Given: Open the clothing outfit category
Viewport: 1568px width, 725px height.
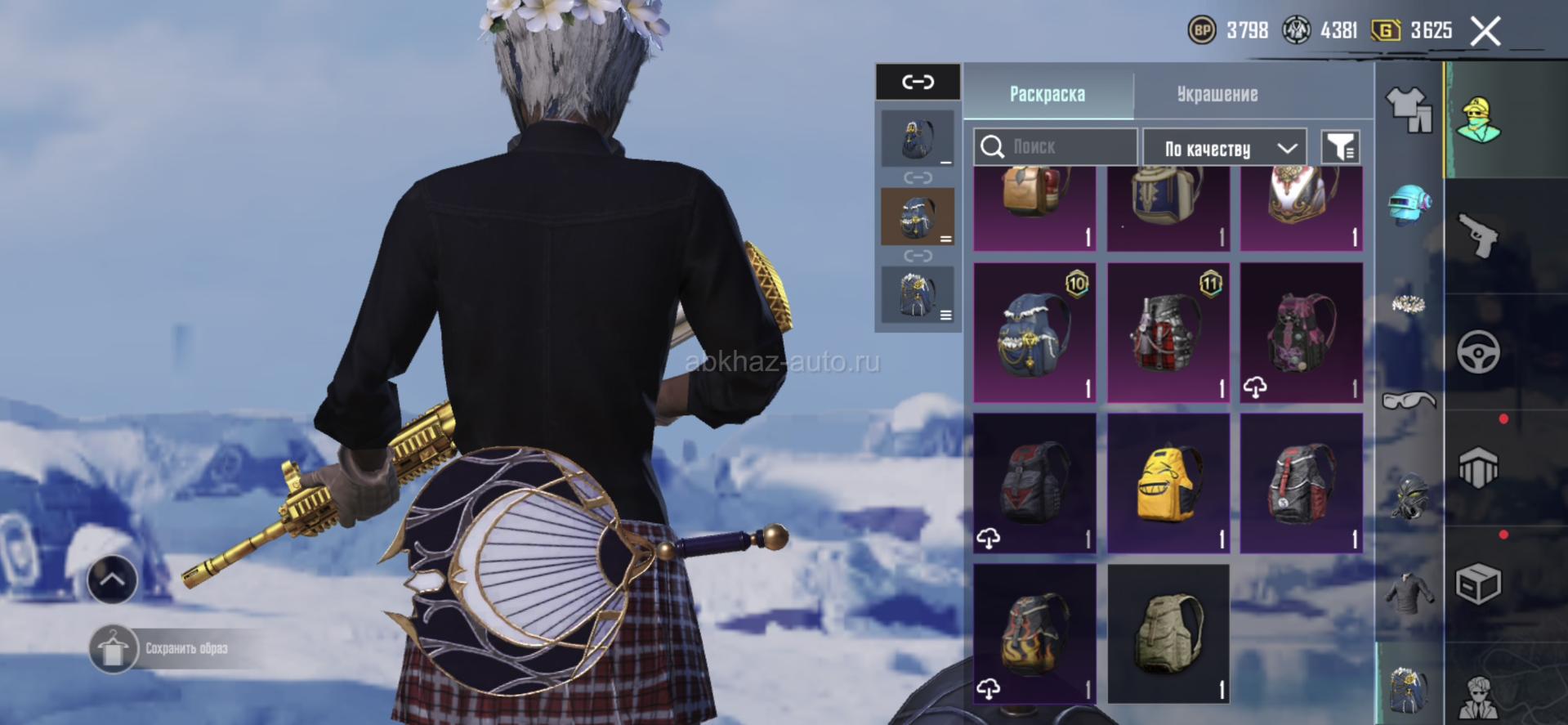Looking at the screenshot, I should pos(1409,109).
